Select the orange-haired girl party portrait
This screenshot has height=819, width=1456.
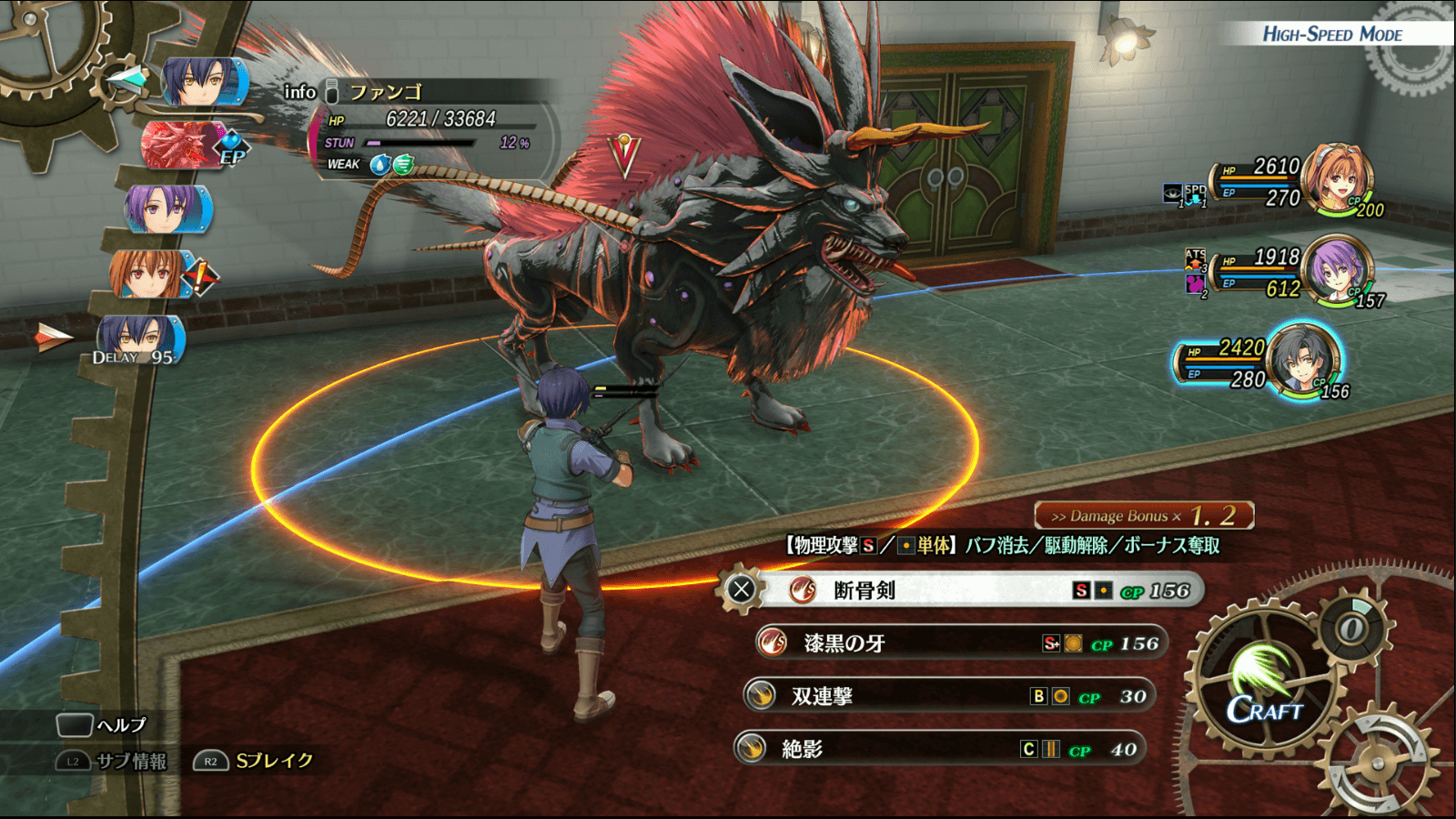[x=1337, y=179]
